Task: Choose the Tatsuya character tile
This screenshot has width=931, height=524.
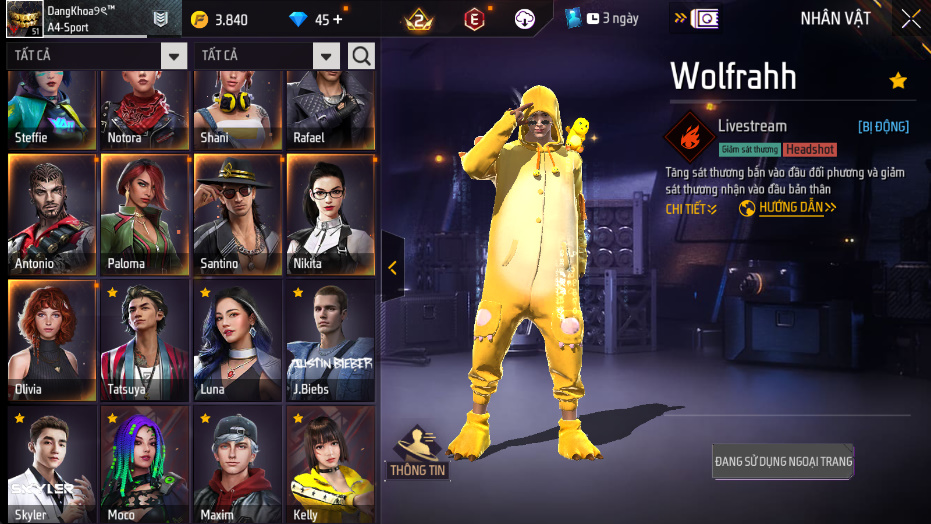Action: pyautogui.click(x=145, y=340)
